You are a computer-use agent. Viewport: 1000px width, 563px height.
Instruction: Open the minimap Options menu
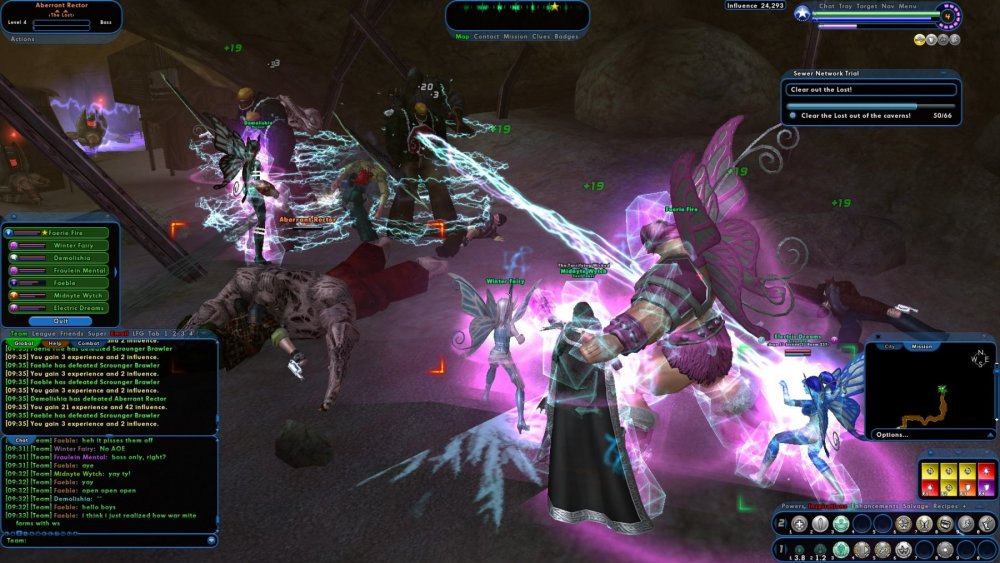point(892,435)
